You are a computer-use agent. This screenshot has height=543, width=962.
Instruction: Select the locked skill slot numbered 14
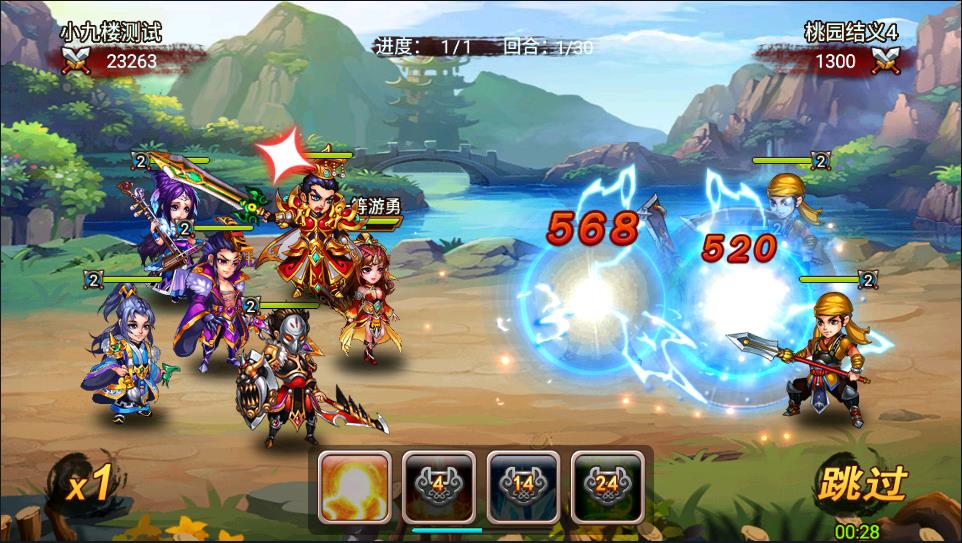click(x=523, y=487)
